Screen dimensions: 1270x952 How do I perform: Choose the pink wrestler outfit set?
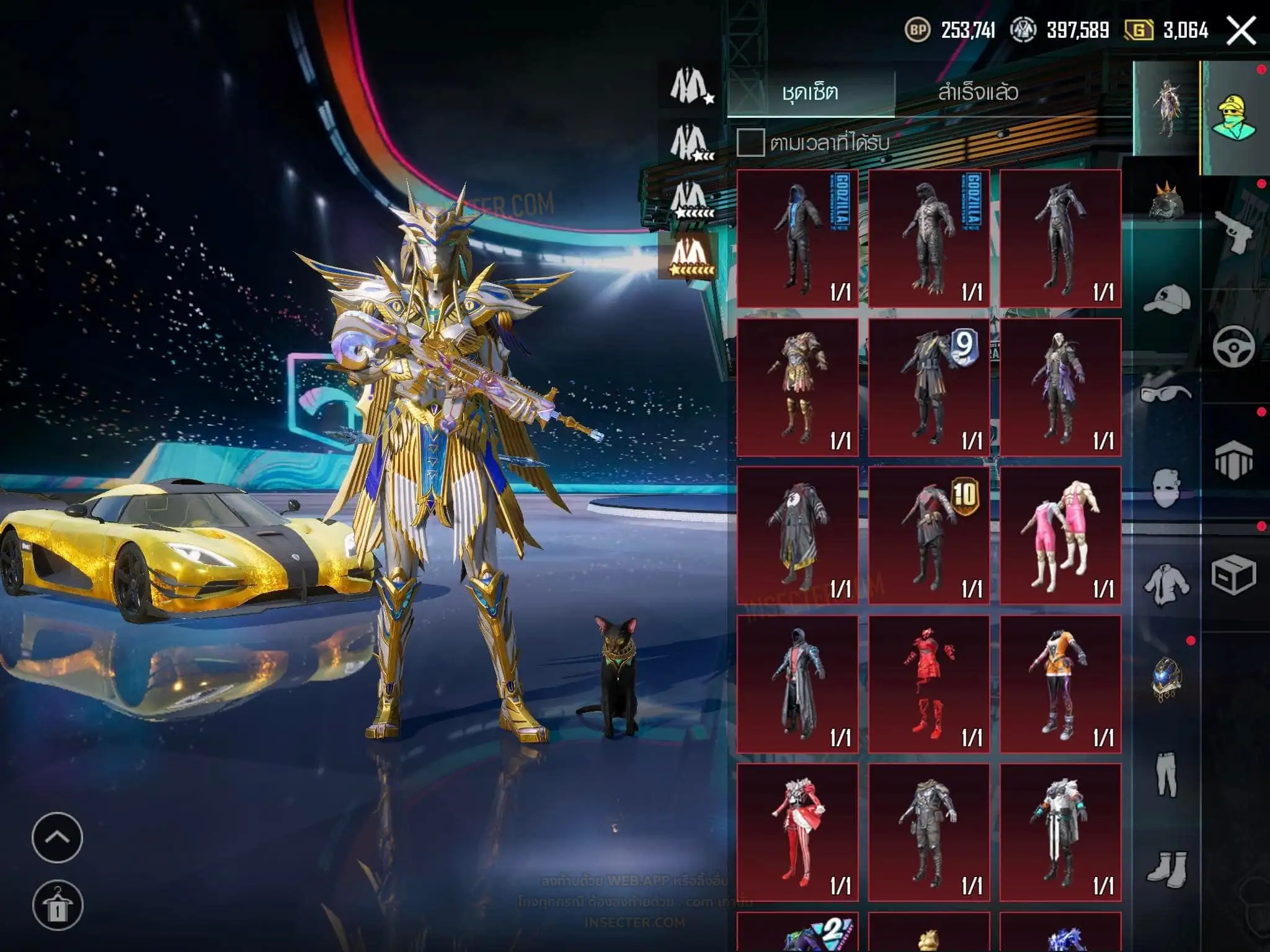[x=1060, y=536]
